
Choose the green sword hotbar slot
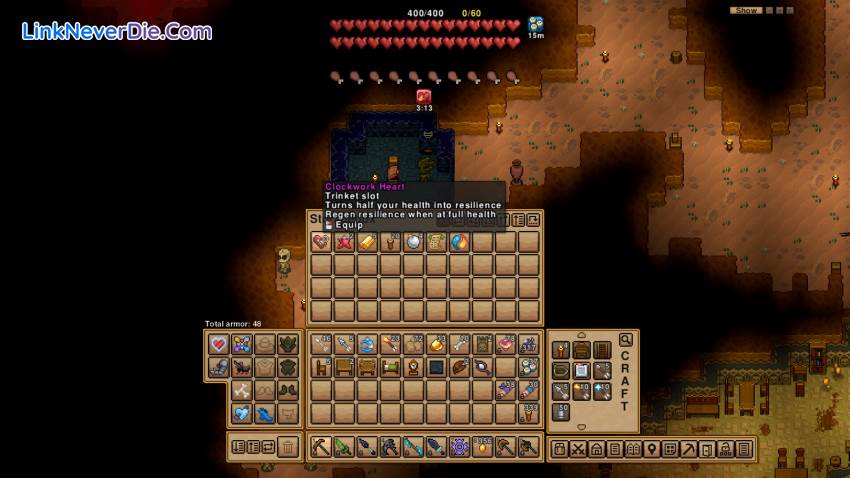tap(344, 447)
